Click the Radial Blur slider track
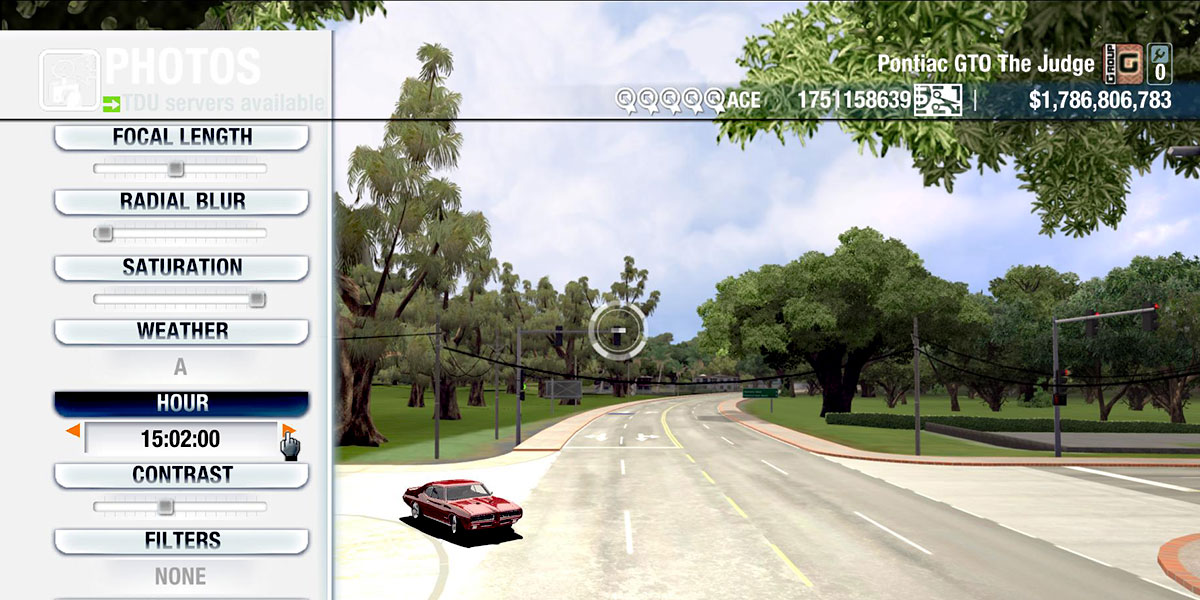The width and height of the screenshot is (1200, 600). click(181, 233)
